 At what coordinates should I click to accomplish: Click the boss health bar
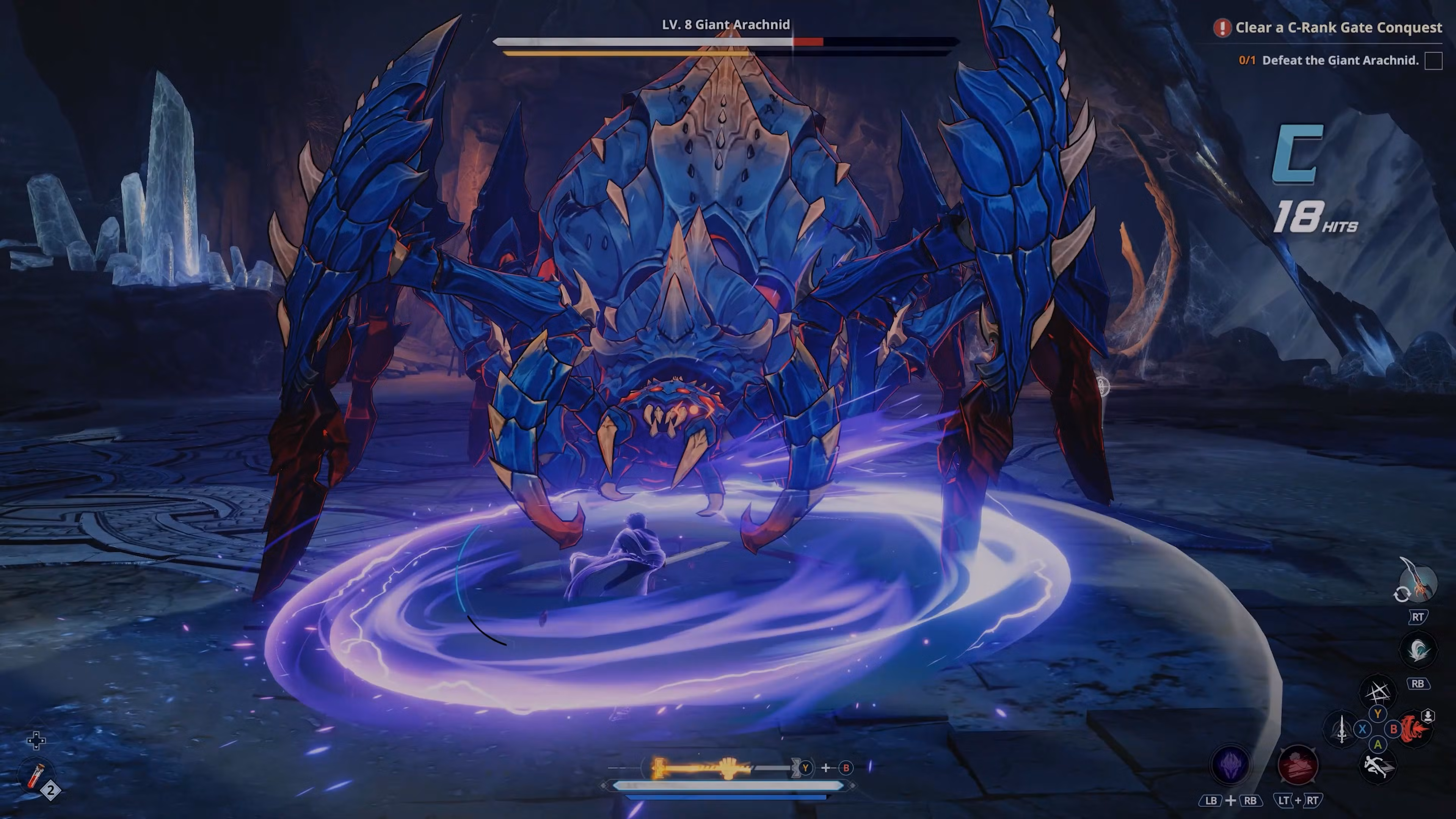pos(725,41)
